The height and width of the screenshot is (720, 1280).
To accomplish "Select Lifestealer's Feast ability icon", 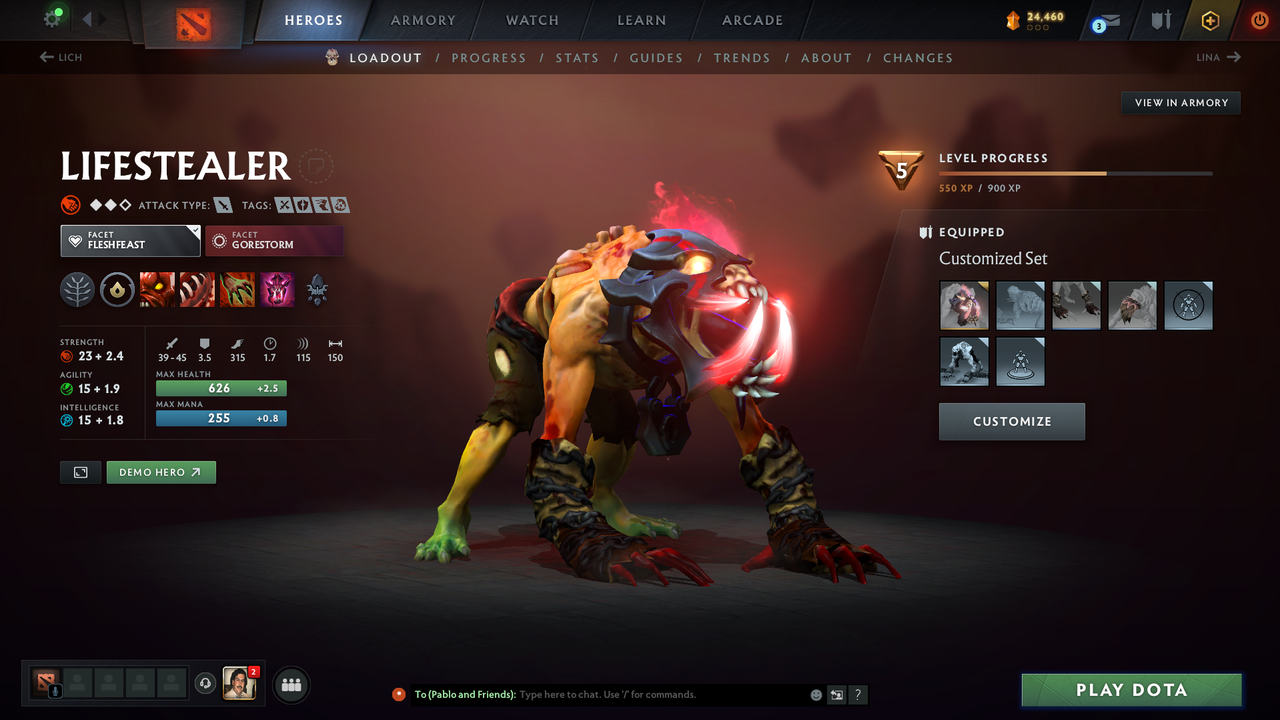I will pyautogui.click(x=197, y=290).
